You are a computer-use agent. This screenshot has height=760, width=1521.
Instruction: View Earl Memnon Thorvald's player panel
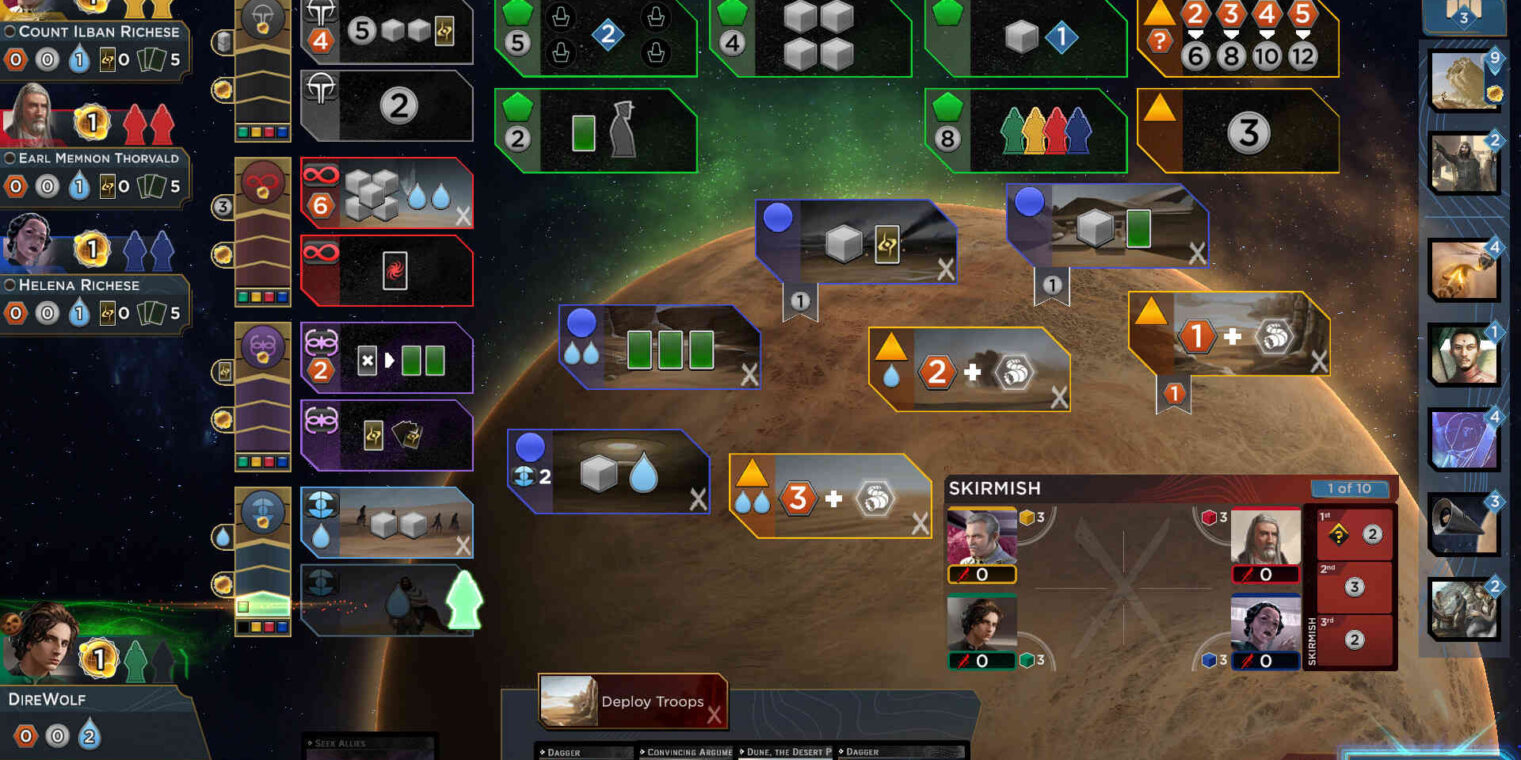click(95, 158)
